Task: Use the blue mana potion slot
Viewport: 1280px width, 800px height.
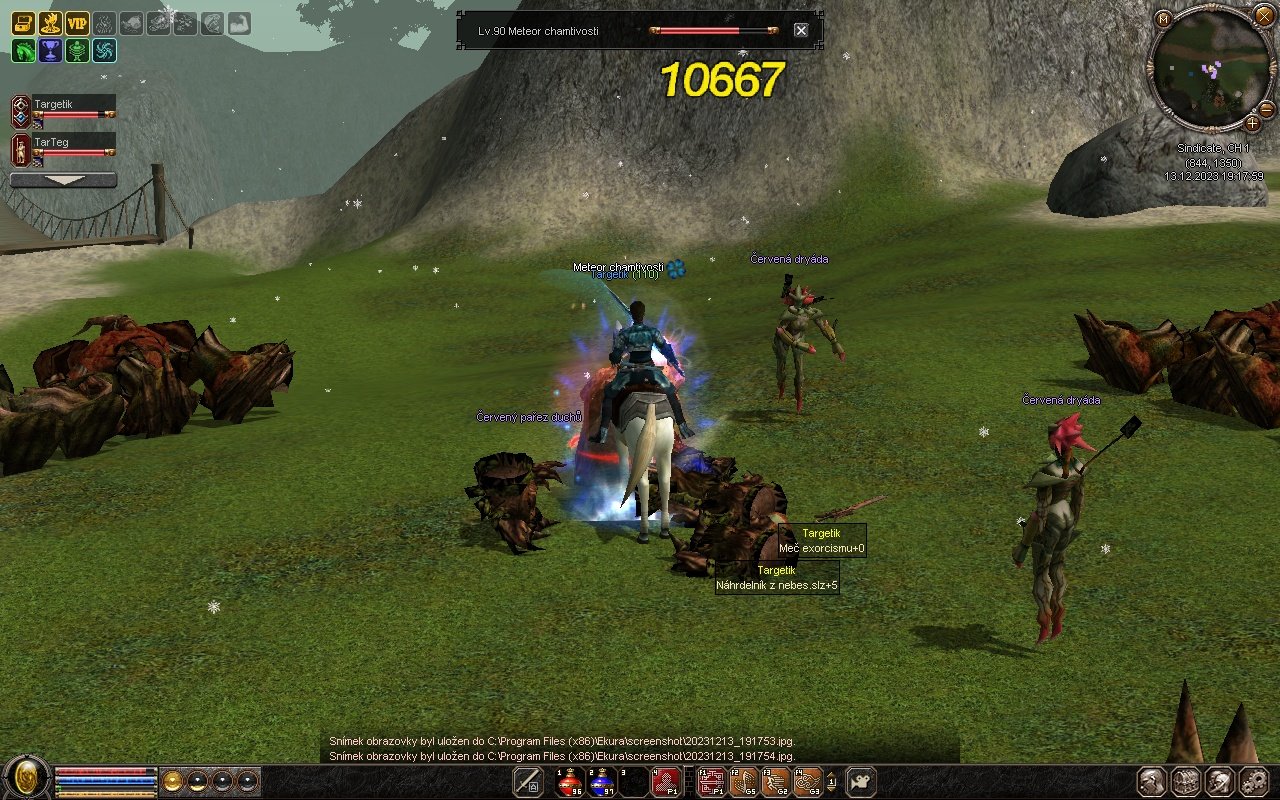Action: [x=602, y=782]
